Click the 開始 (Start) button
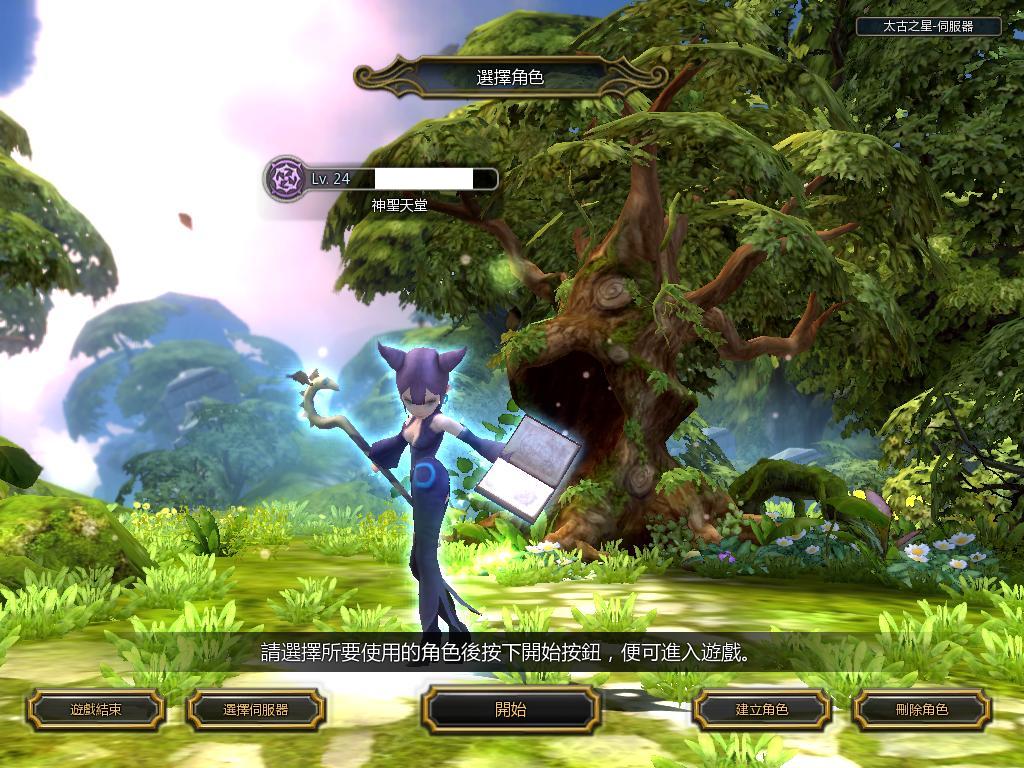 510,710
